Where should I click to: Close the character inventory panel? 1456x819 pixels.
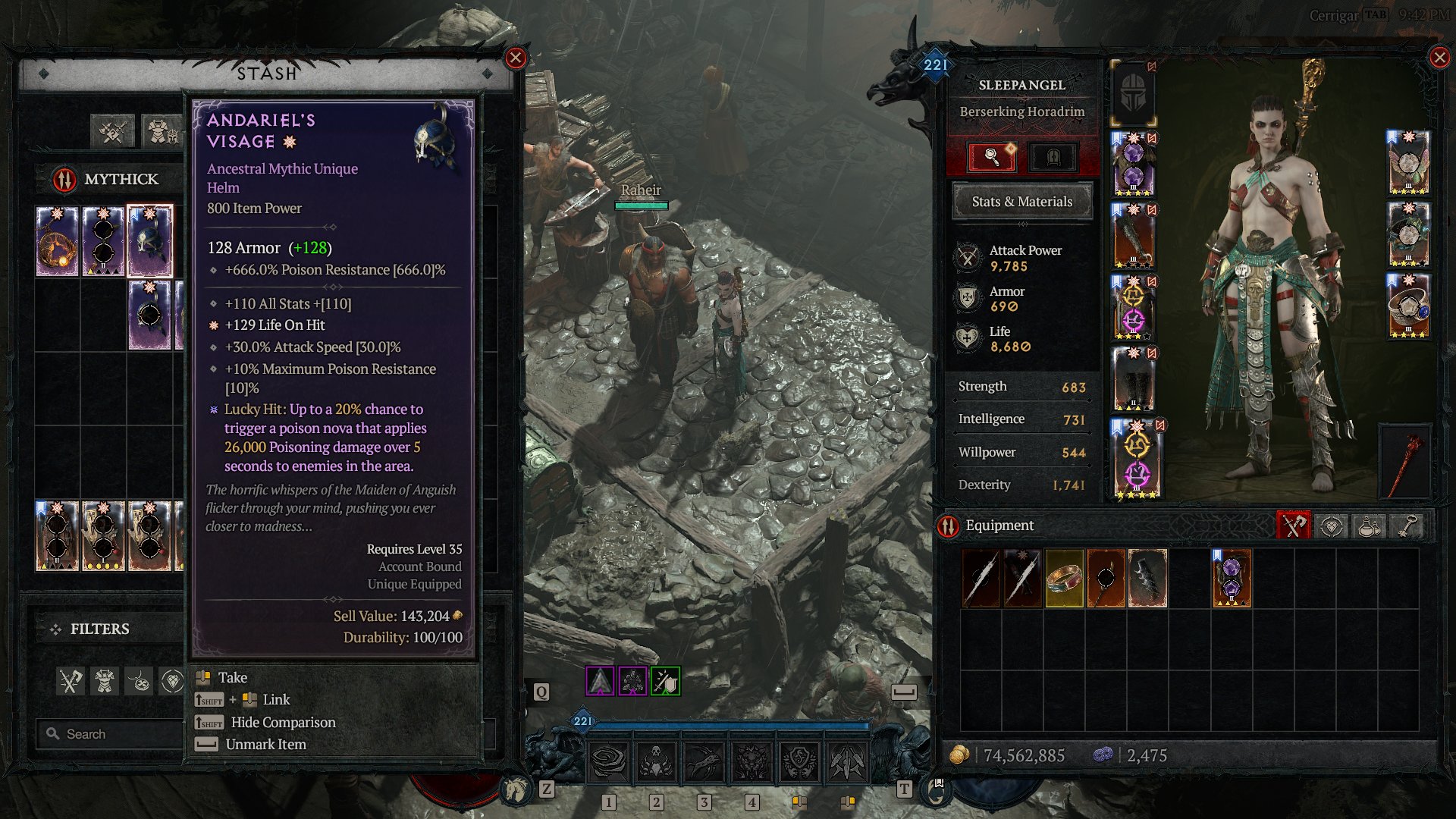pos(1439,58)
